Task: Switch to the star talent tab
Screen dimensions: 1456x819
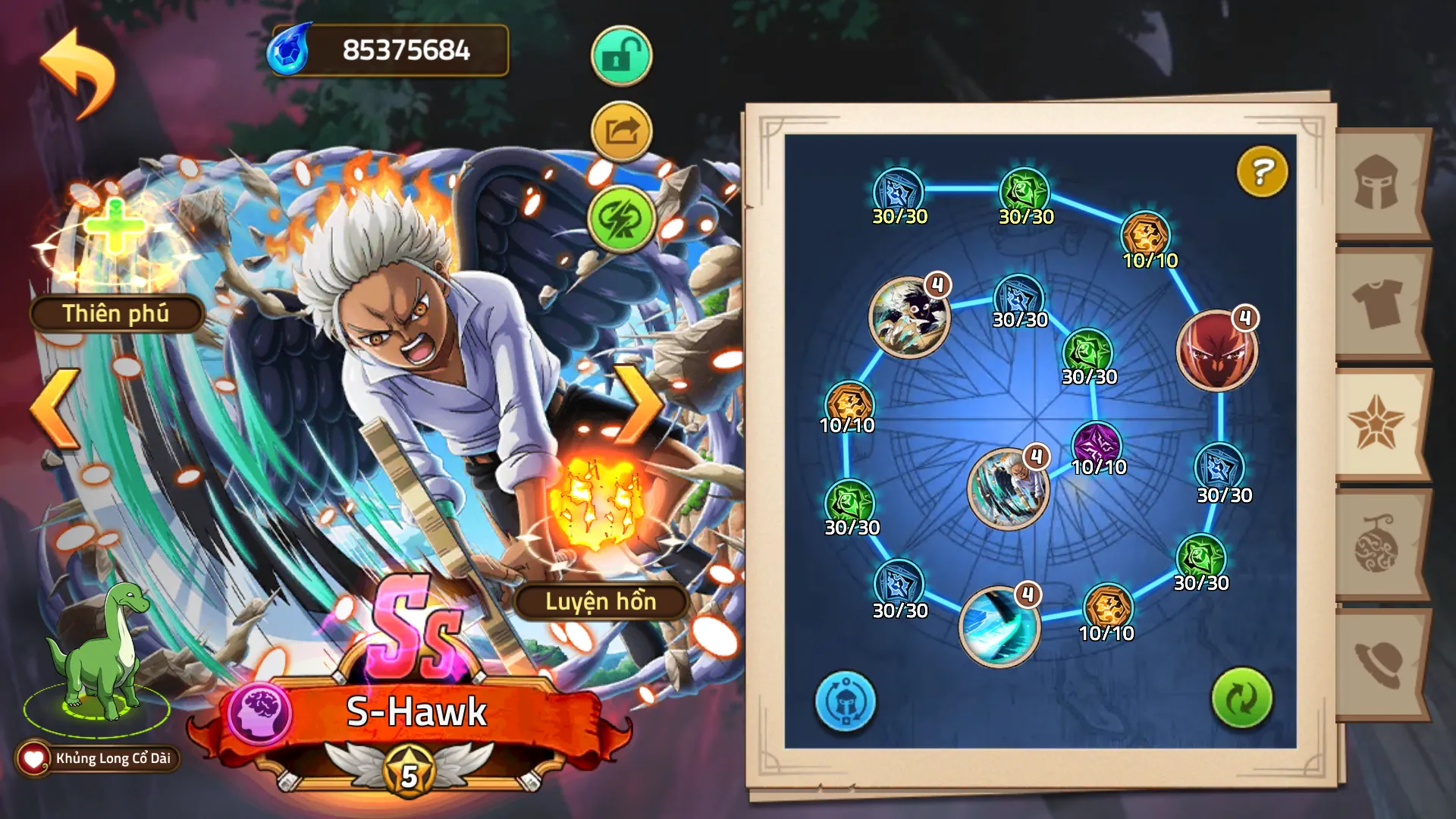Action: [x=1376, y=422]
